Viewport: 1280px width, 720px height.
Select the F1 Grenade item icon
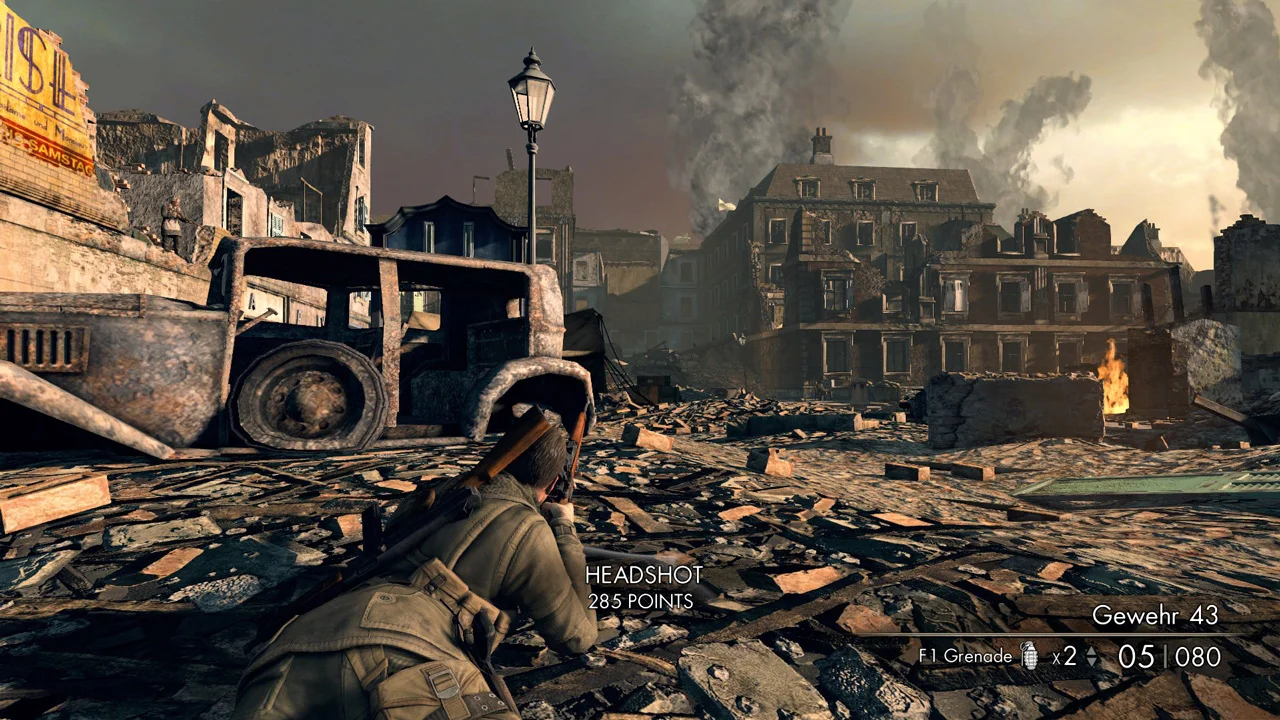tap(1029, 656)
